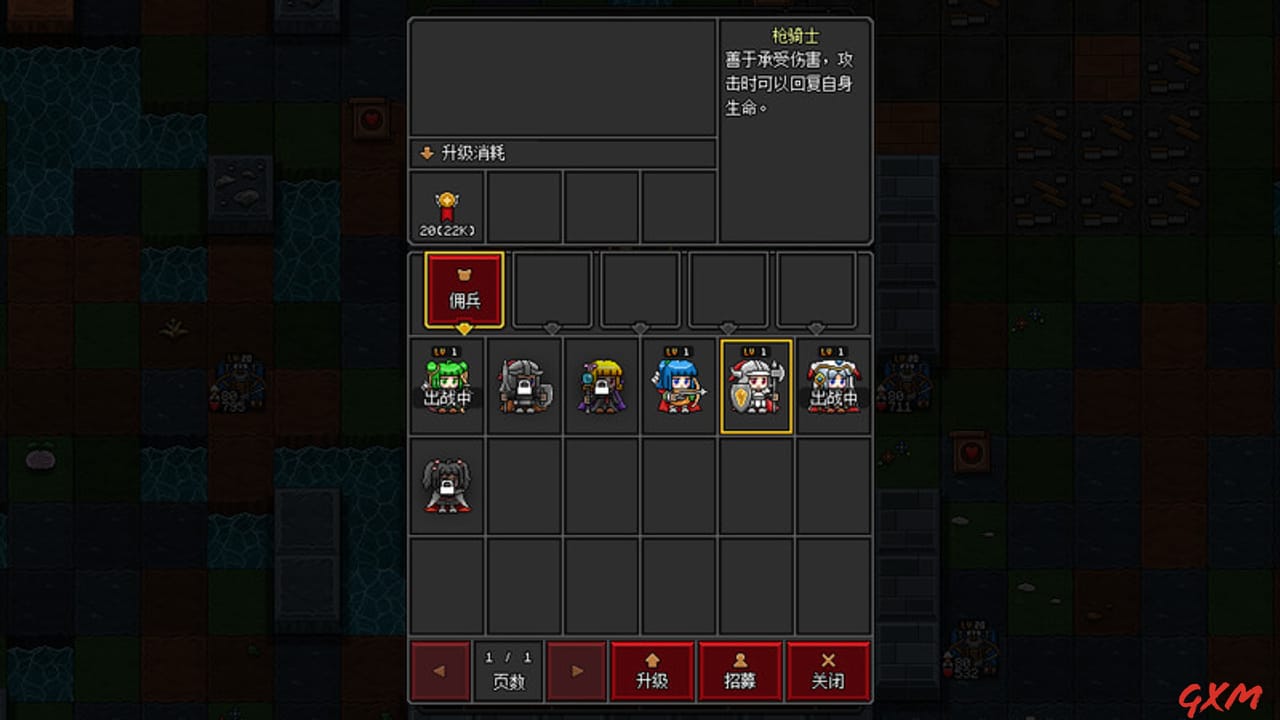1280x720 pixels.
Task: Click the left page navigation arrow
Action: [440, 670]
